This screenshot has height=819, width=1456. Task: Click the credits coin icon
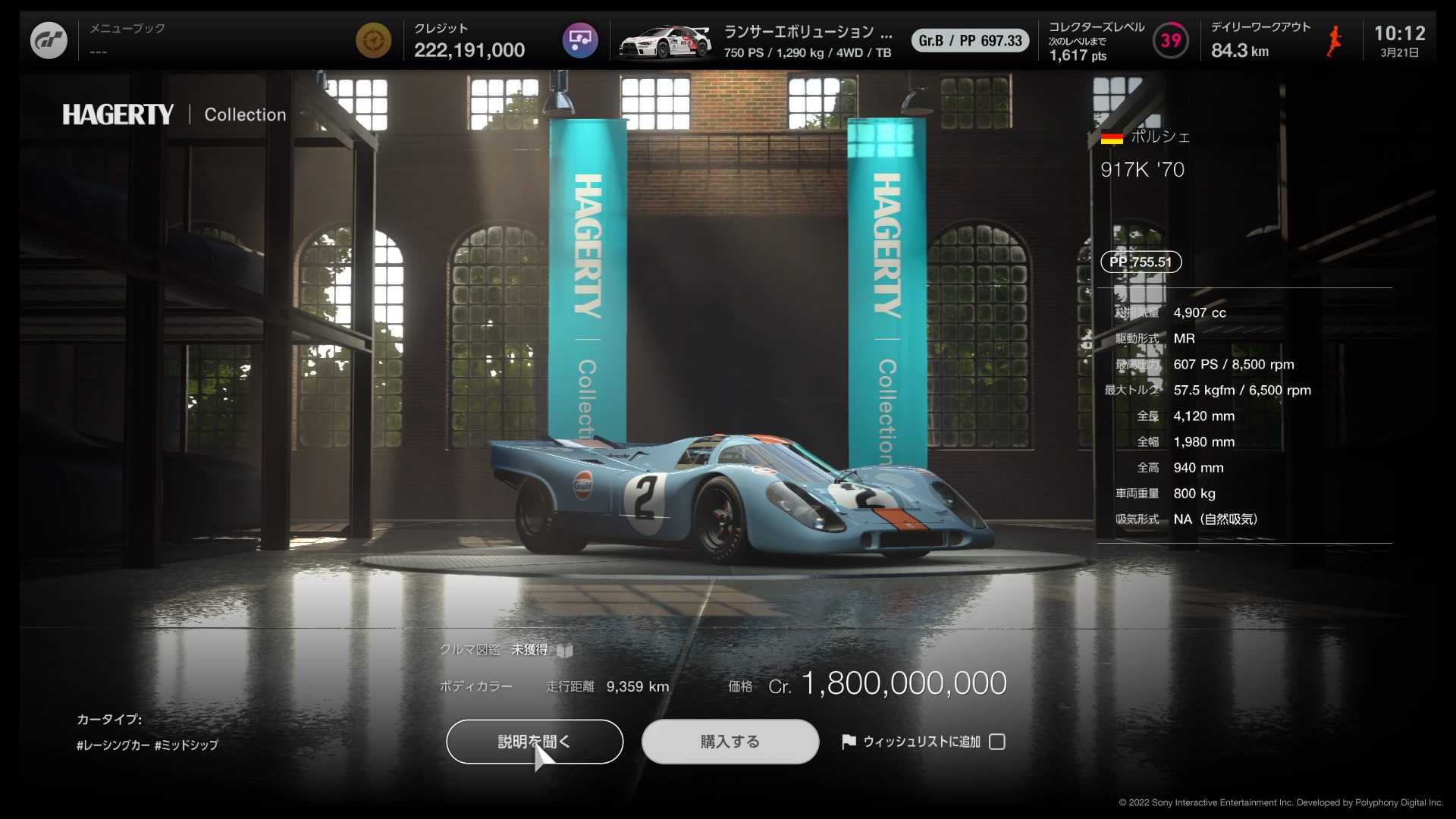[374, 39]
